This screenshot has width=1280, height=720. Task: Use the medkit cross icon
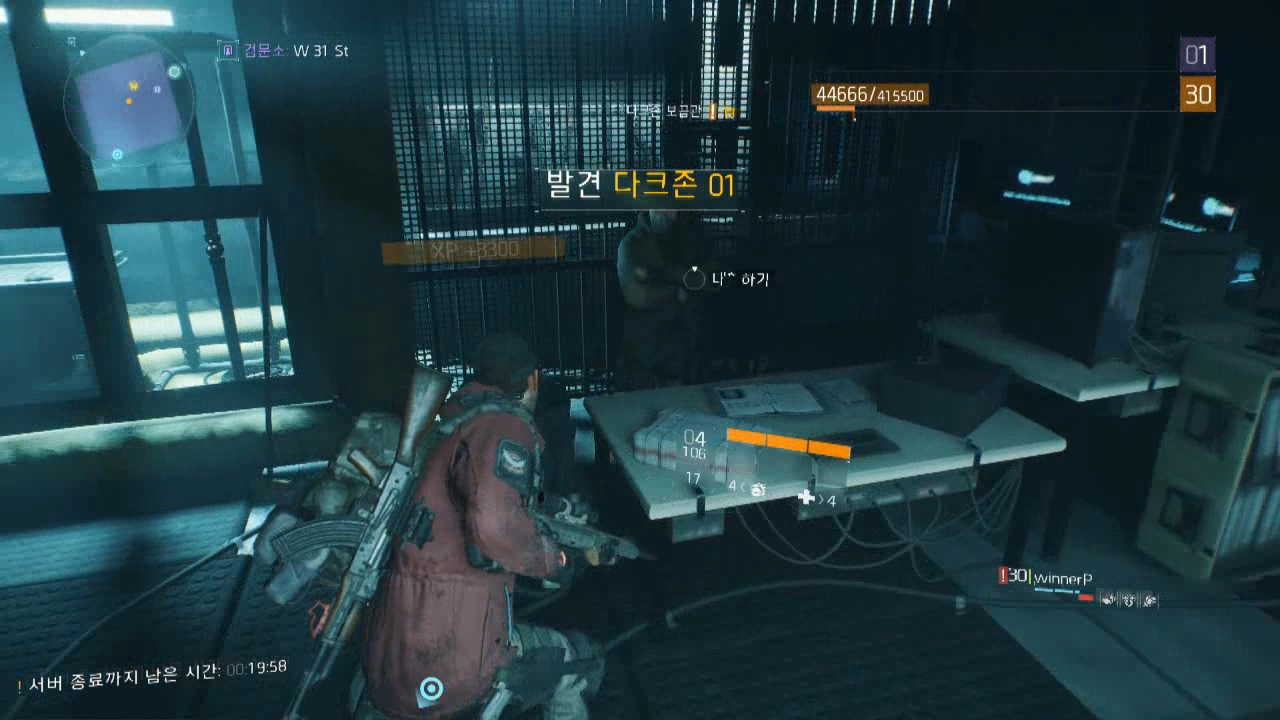tap(806, 497)
